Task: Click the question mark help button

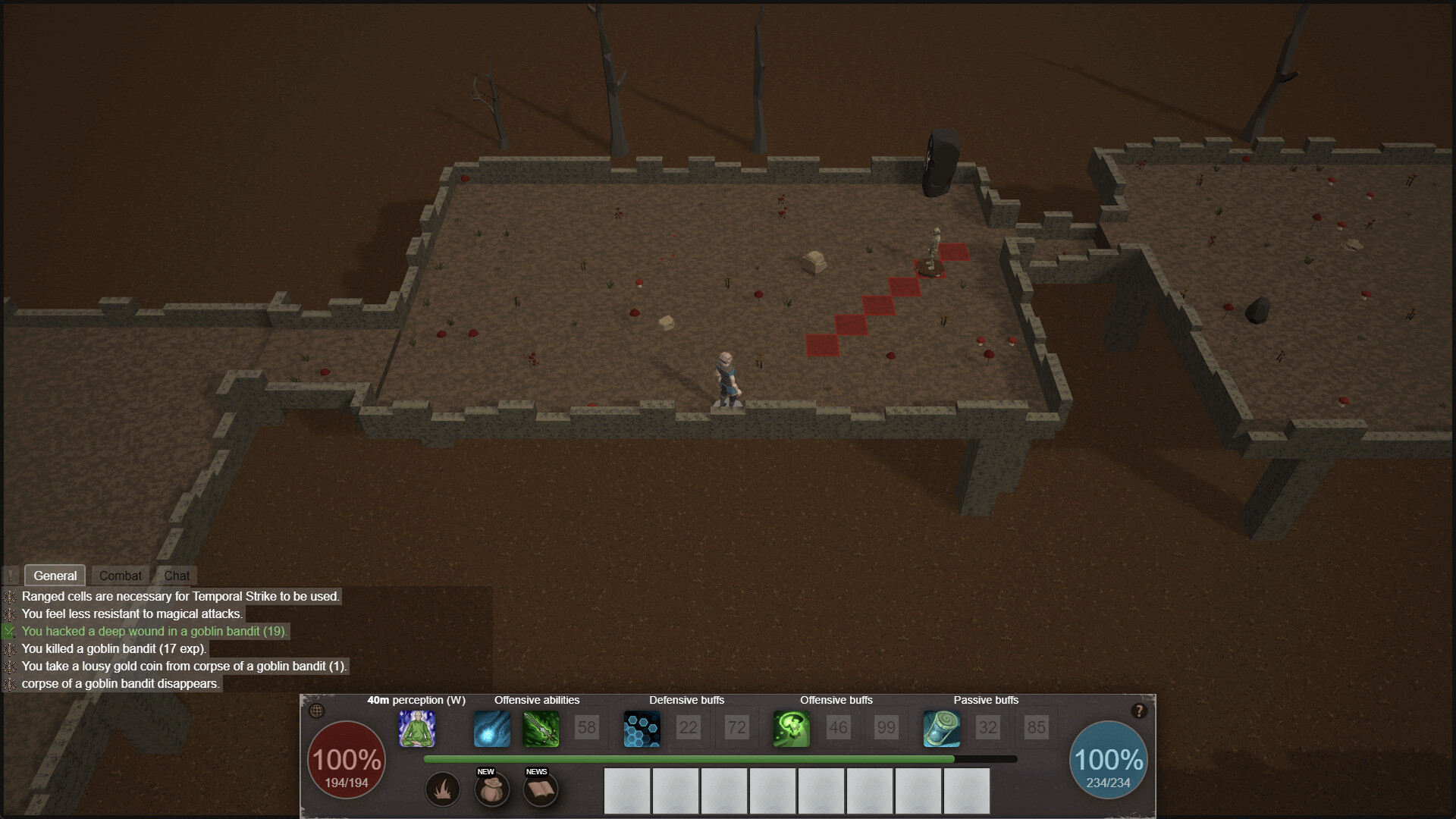Action: pyautogui.click(x=1138, y=710)
